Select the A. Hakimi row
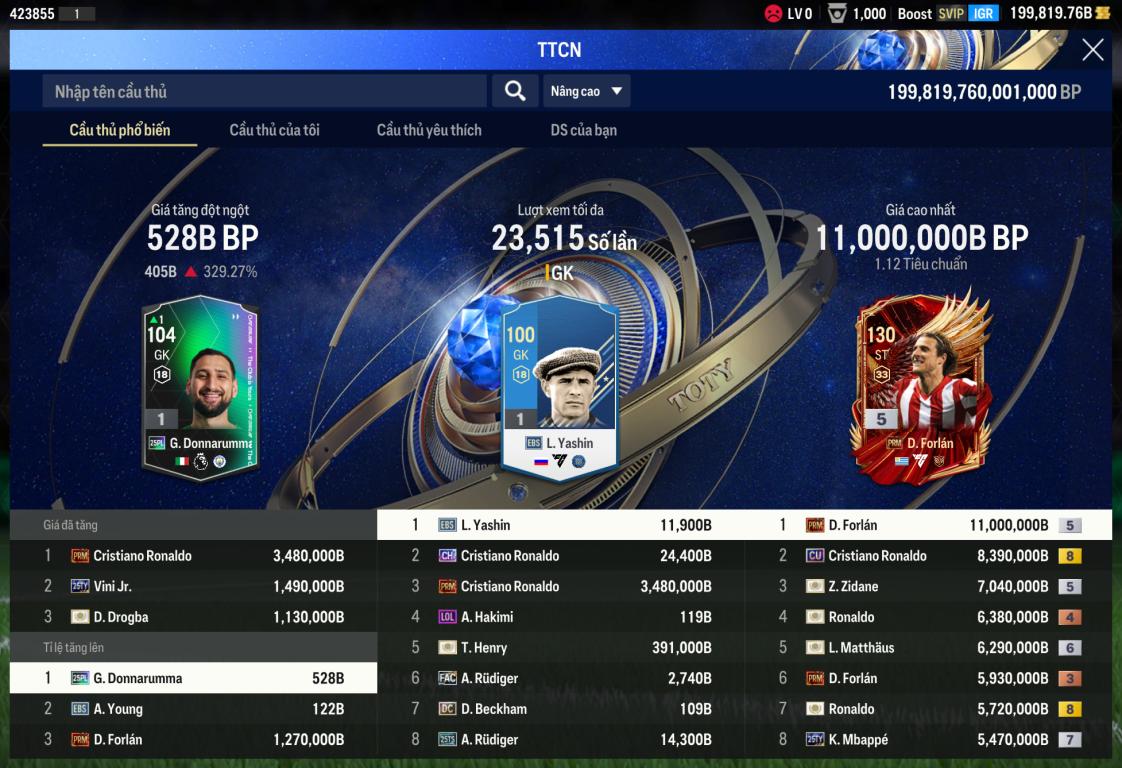This screenshot has height=768, width=1122. [560, 617]
